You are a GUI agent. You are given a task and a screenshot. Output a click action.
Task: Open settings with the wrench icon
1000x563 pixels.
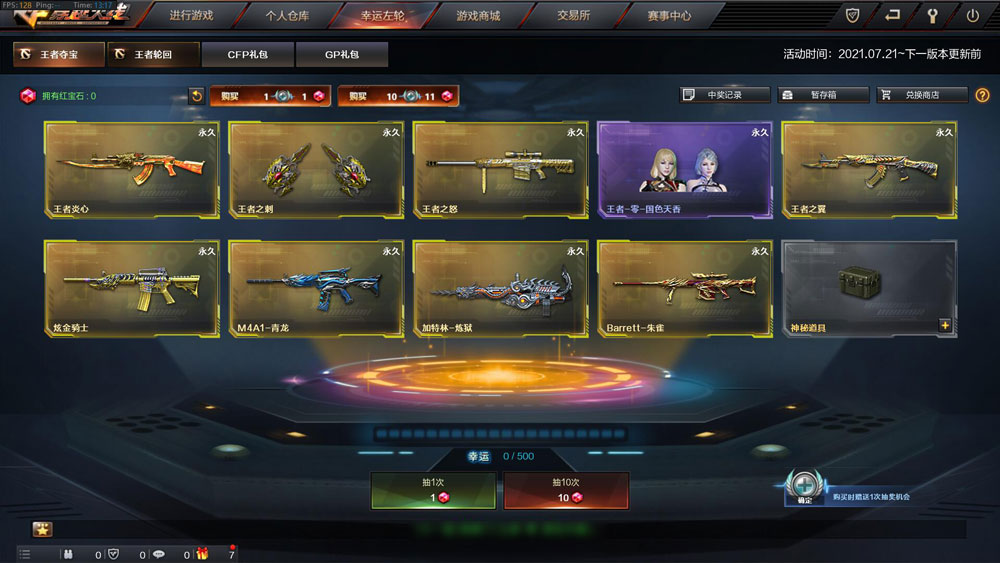click(x=933, y=16)
